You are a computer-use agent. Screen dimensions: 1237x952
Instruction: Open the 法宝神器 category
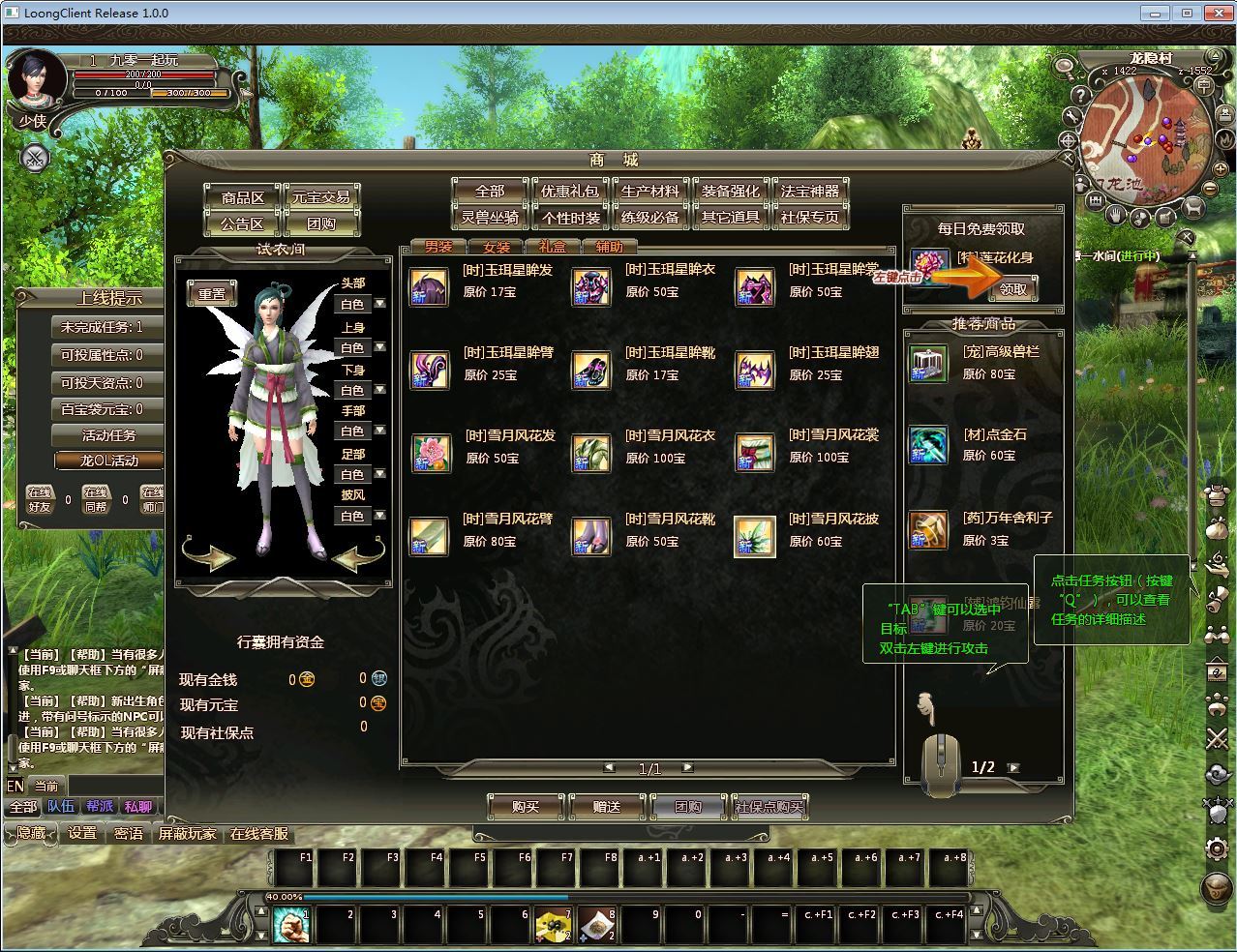[x=809, y=191]
